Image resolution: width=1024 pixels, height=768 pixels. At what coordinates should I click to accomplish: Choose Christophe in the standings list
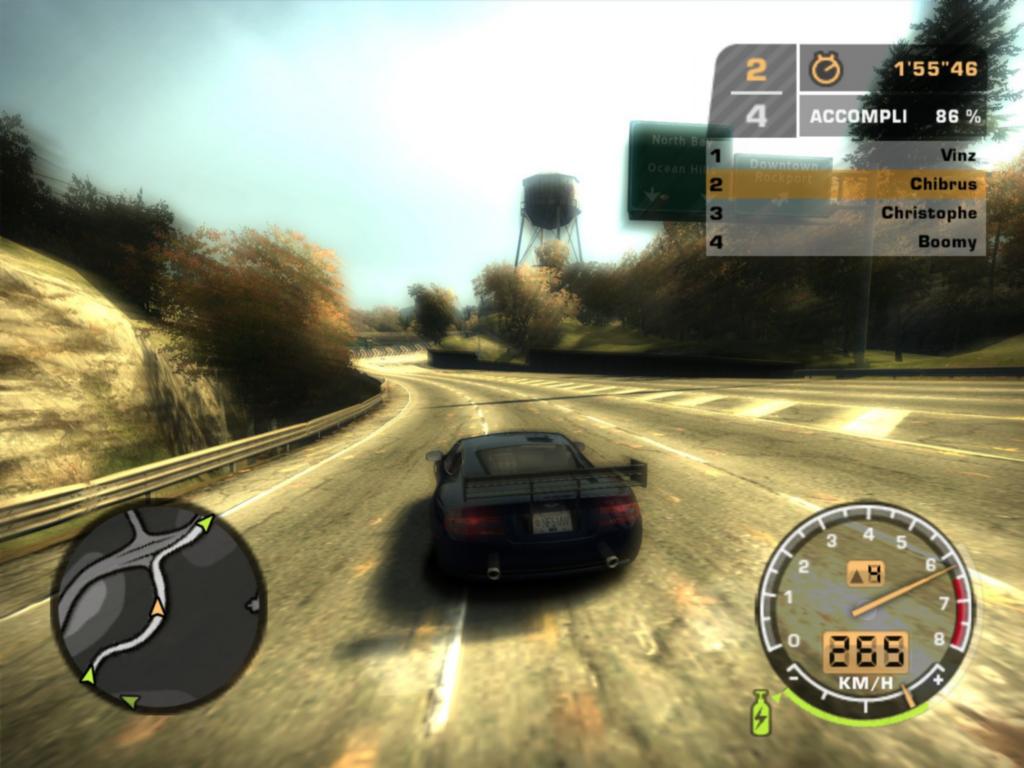point(845,212)
